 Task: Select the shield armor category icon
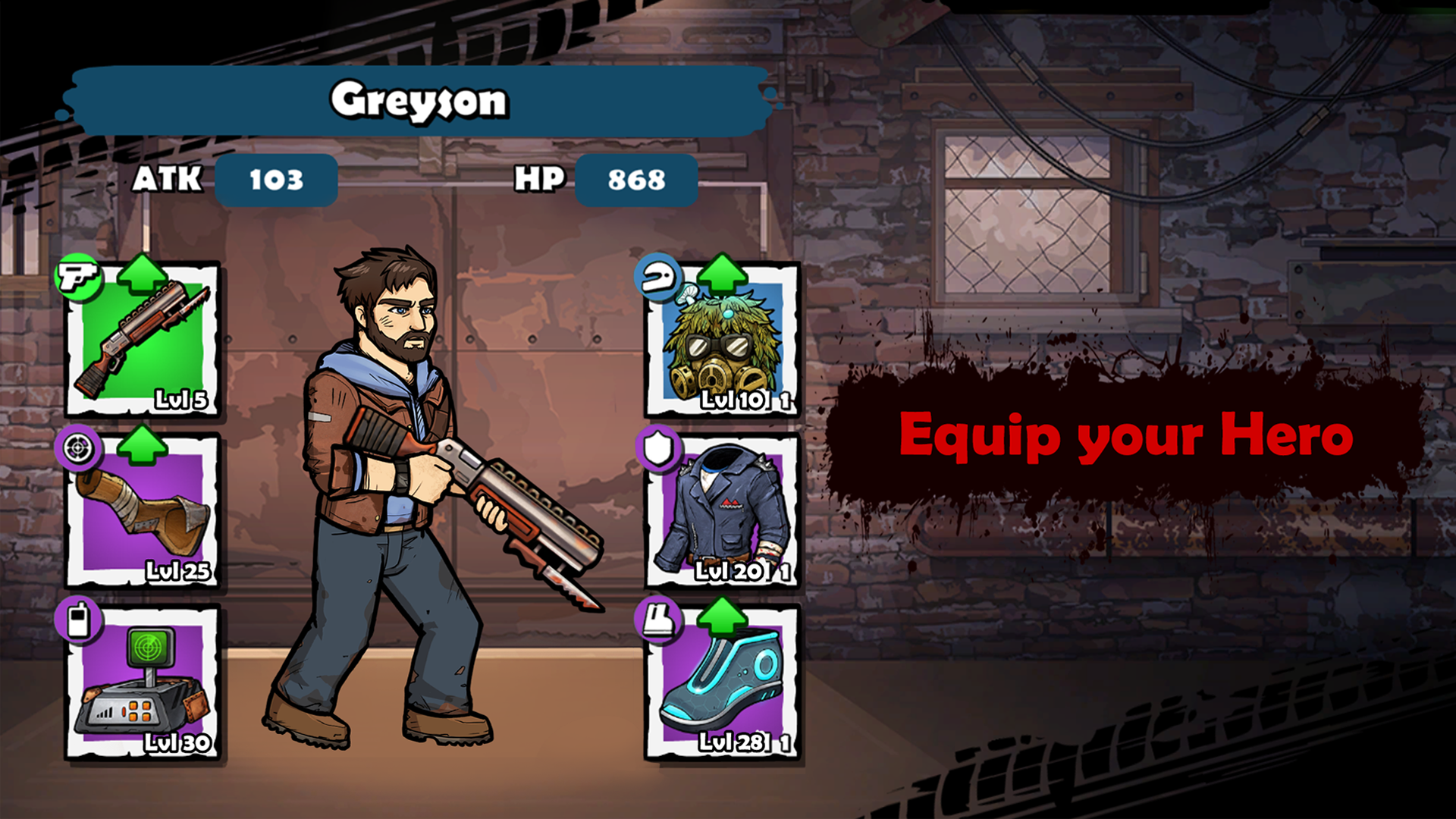658,450
